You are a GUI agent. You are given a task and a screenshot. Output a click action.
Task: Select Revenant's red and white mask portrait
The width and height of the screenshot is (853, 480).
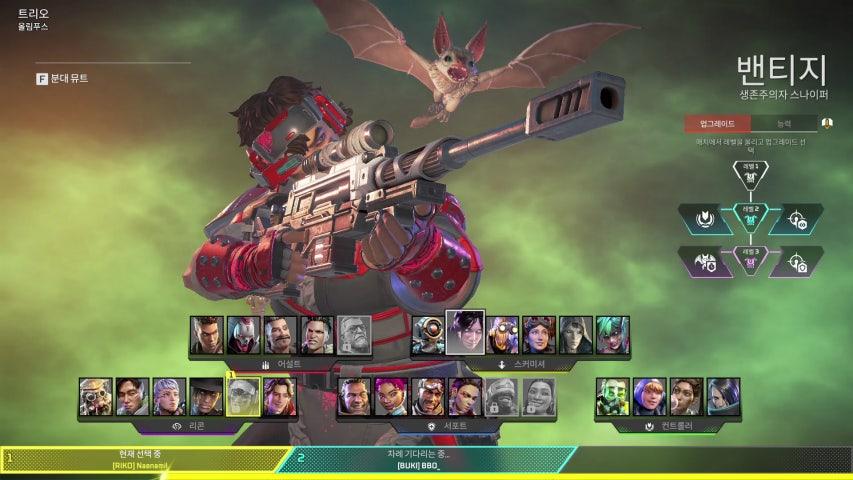243,335
